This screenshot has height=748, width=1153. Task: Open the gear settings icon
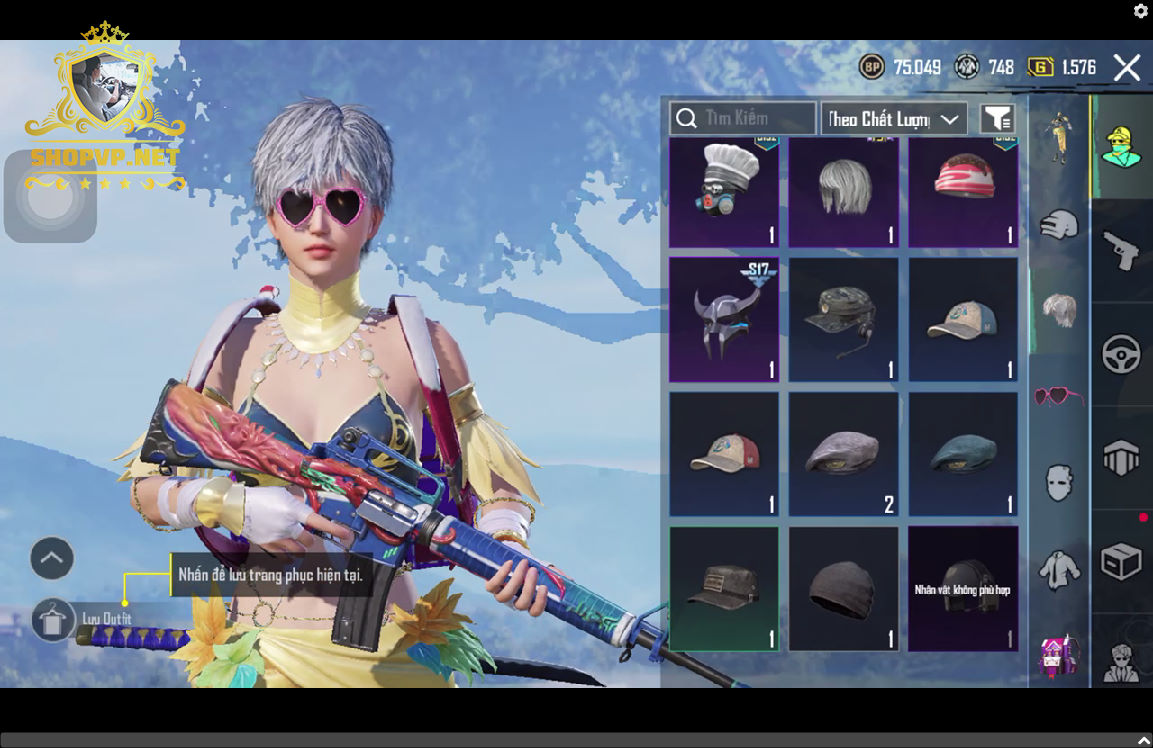point(1140,11)
